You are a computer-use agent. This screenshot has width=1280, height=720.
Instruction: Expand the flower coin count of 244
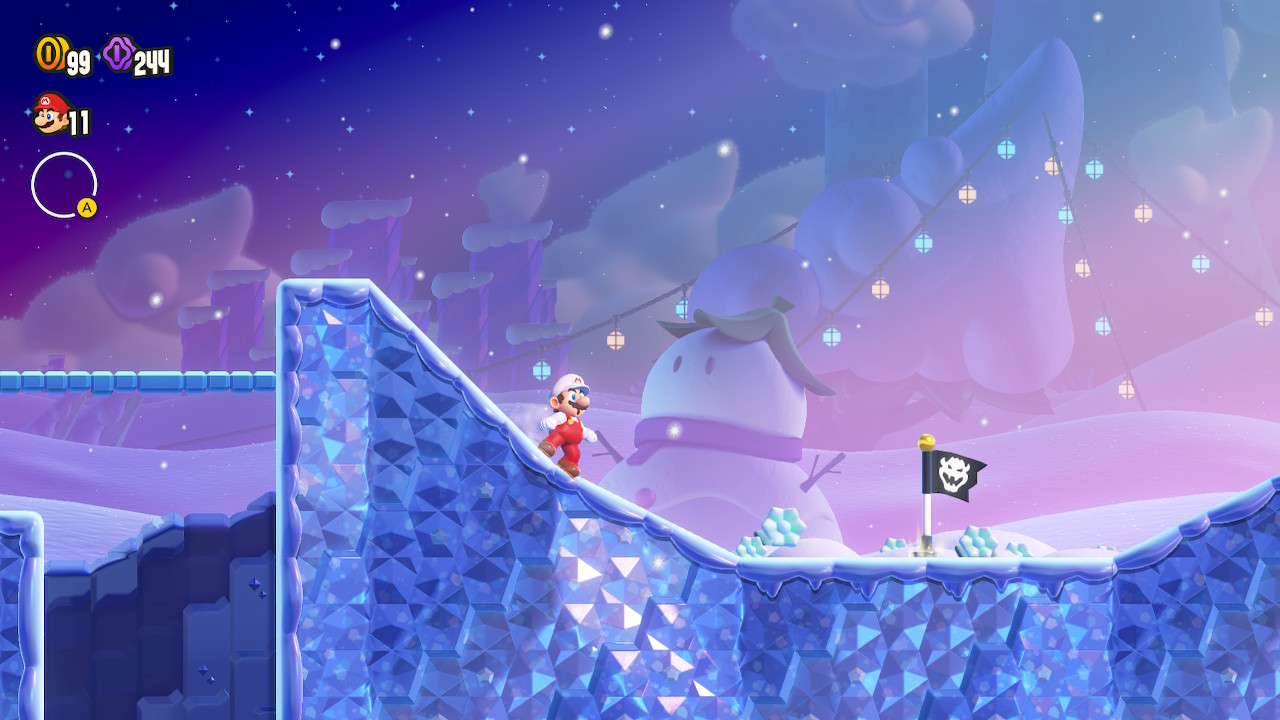(150, 58)
